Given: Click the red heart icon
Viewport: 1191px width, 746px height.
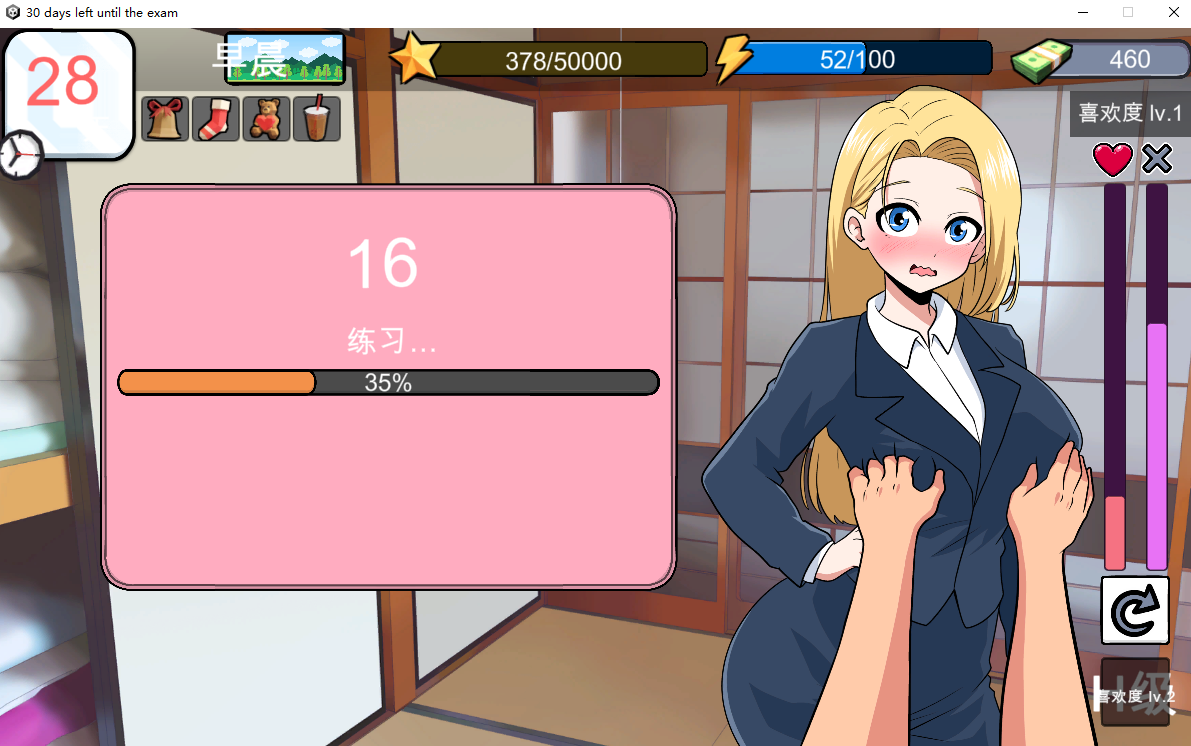Looking at the screenshot, I should [1113, 159].
